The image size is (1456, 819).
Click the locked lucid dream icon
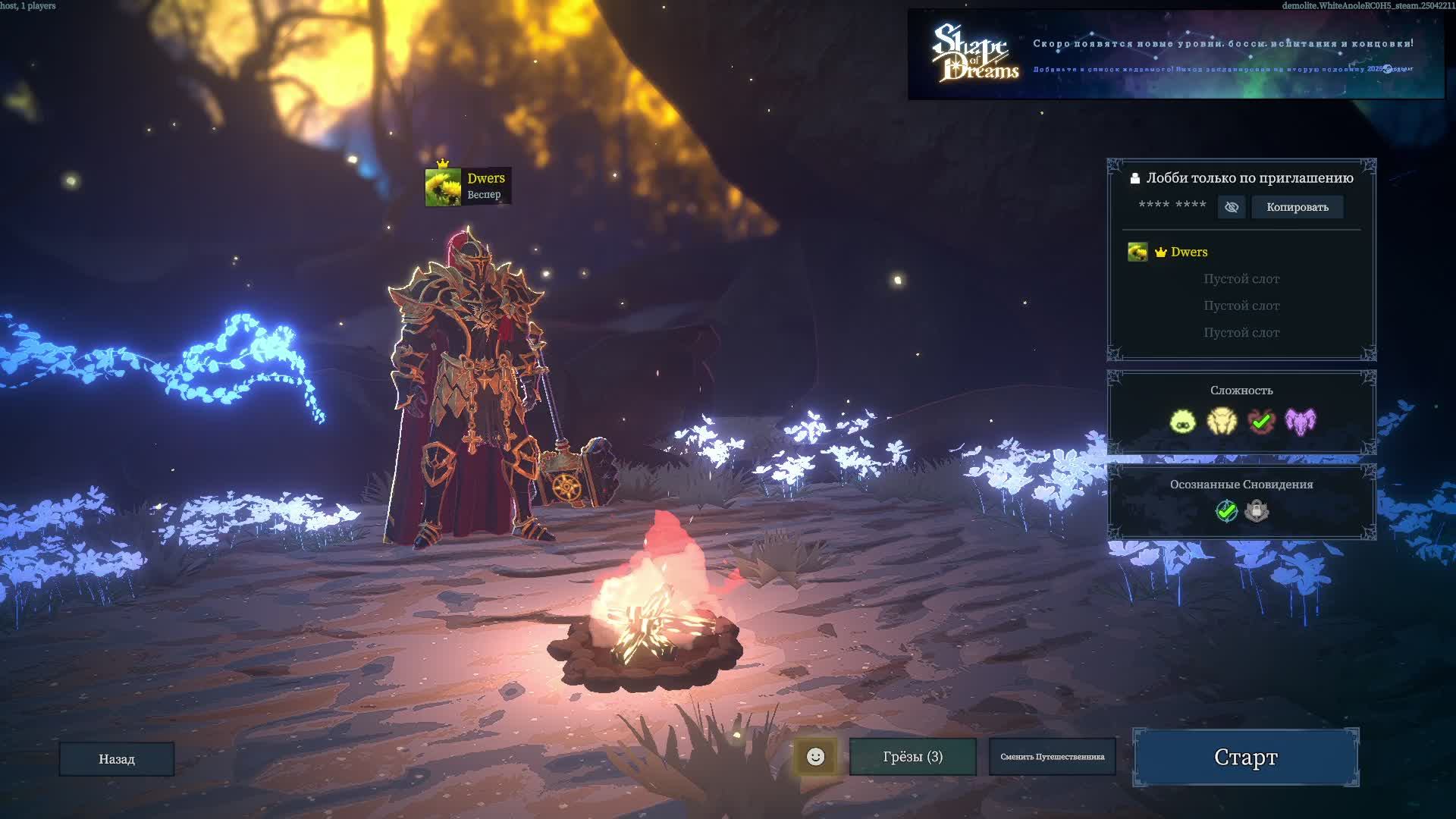[x=1257, y=511]
